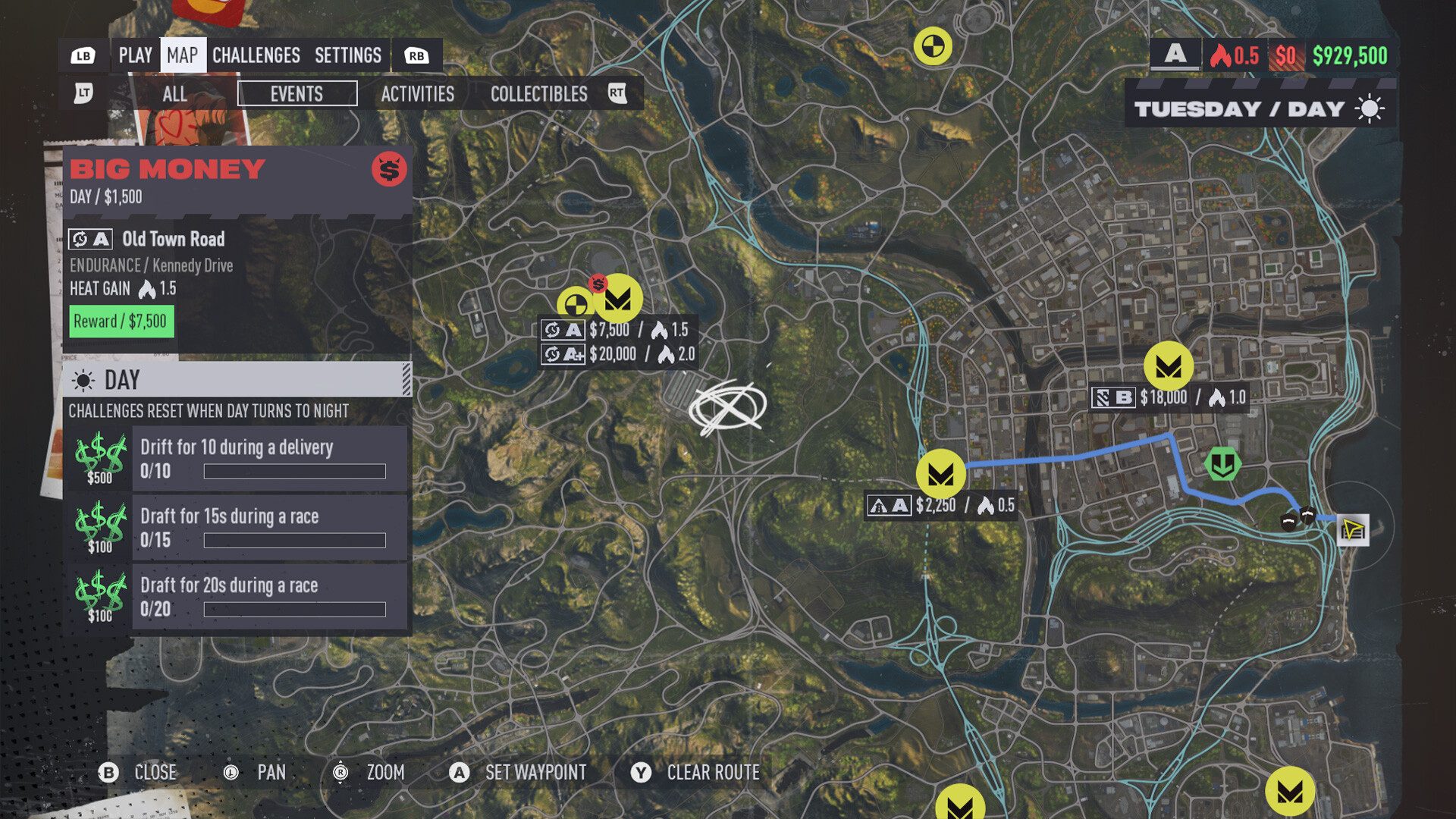Open the Settings tab

tap(347, 55)
